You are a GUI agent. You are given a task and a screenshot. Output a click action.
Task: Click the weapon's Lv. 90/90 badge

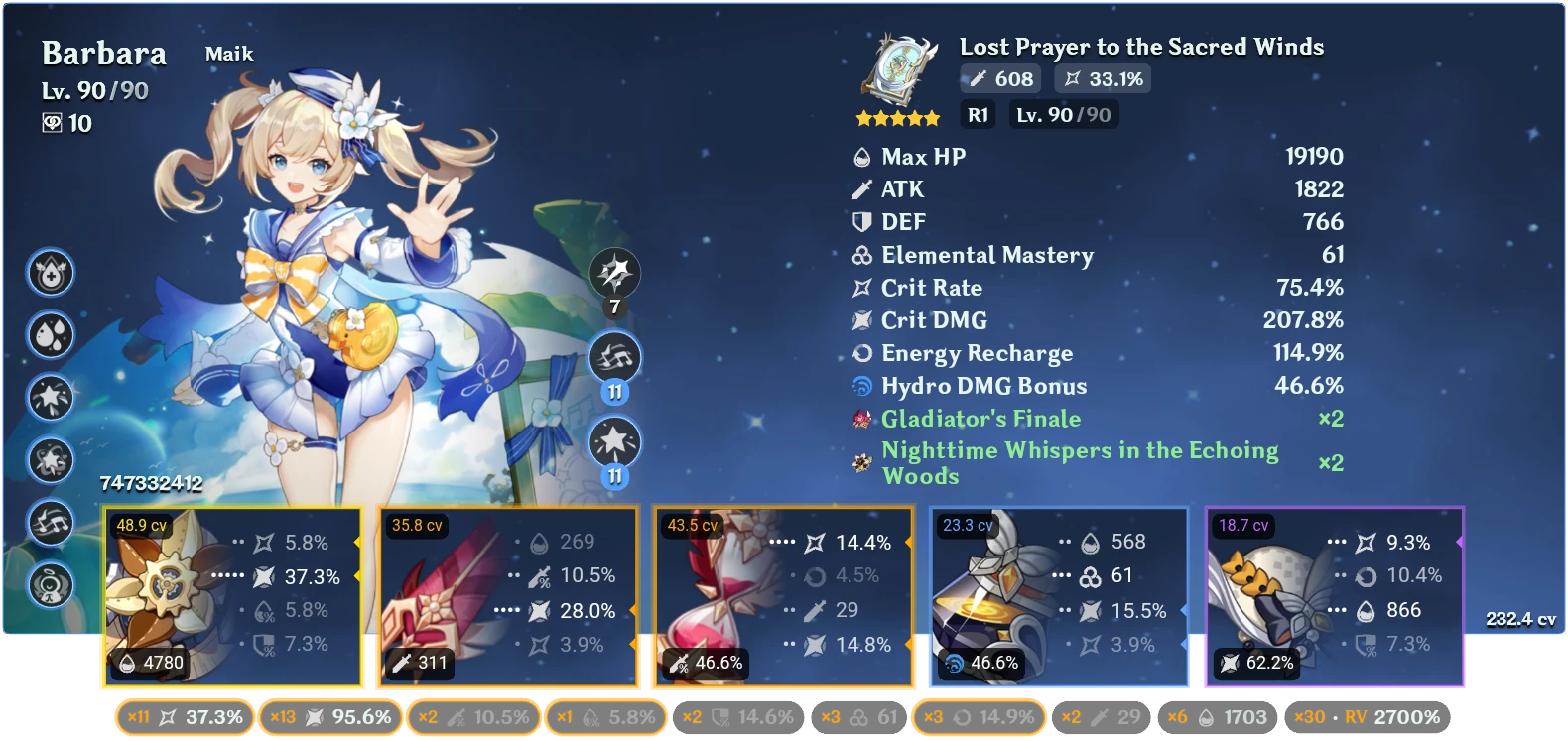1063,114
